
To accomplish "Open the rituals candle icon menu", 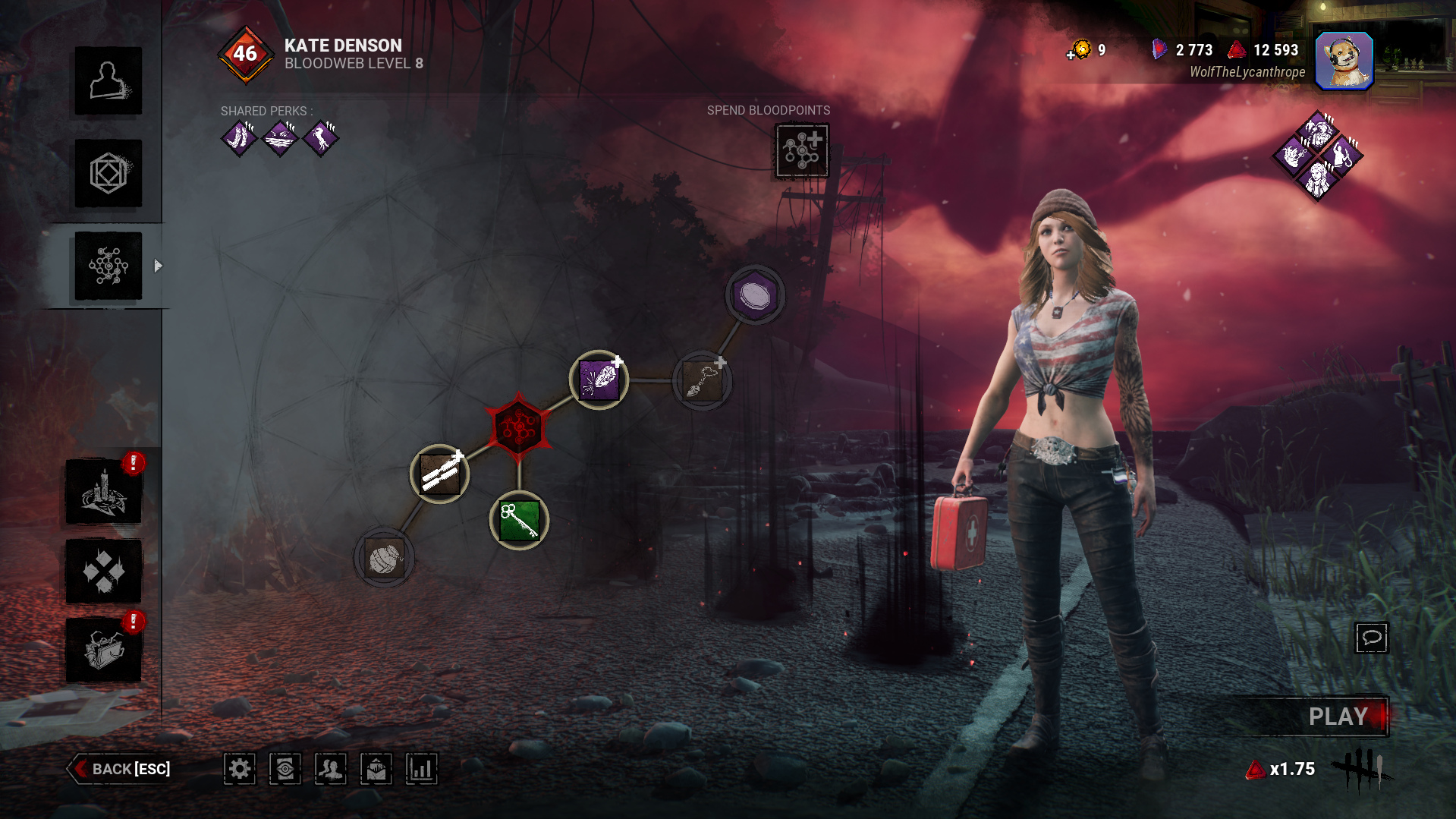I will [x=104, y=492].
